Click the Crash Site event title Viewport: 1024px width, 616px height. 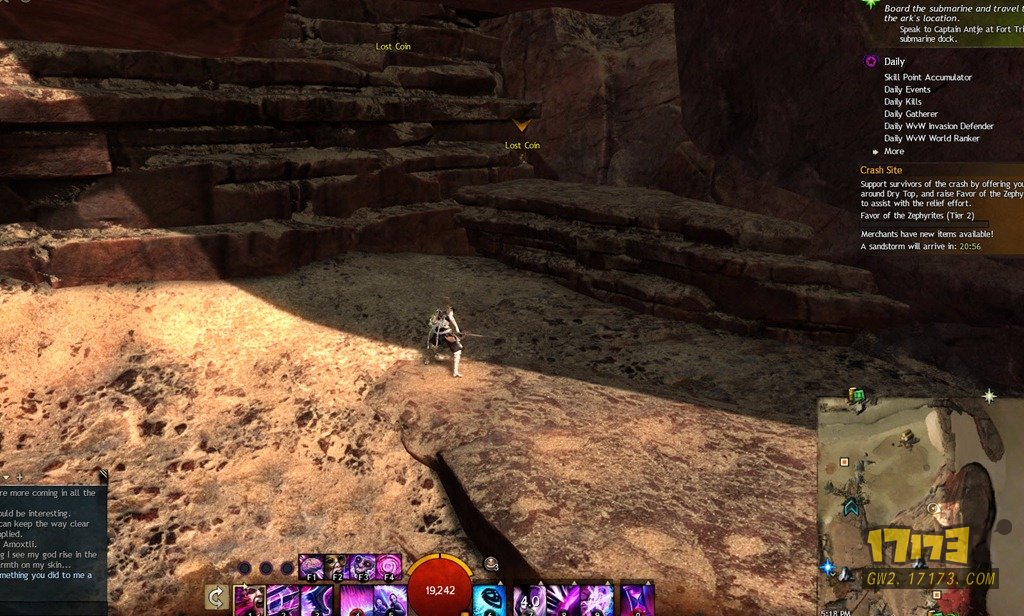(884, 170)
